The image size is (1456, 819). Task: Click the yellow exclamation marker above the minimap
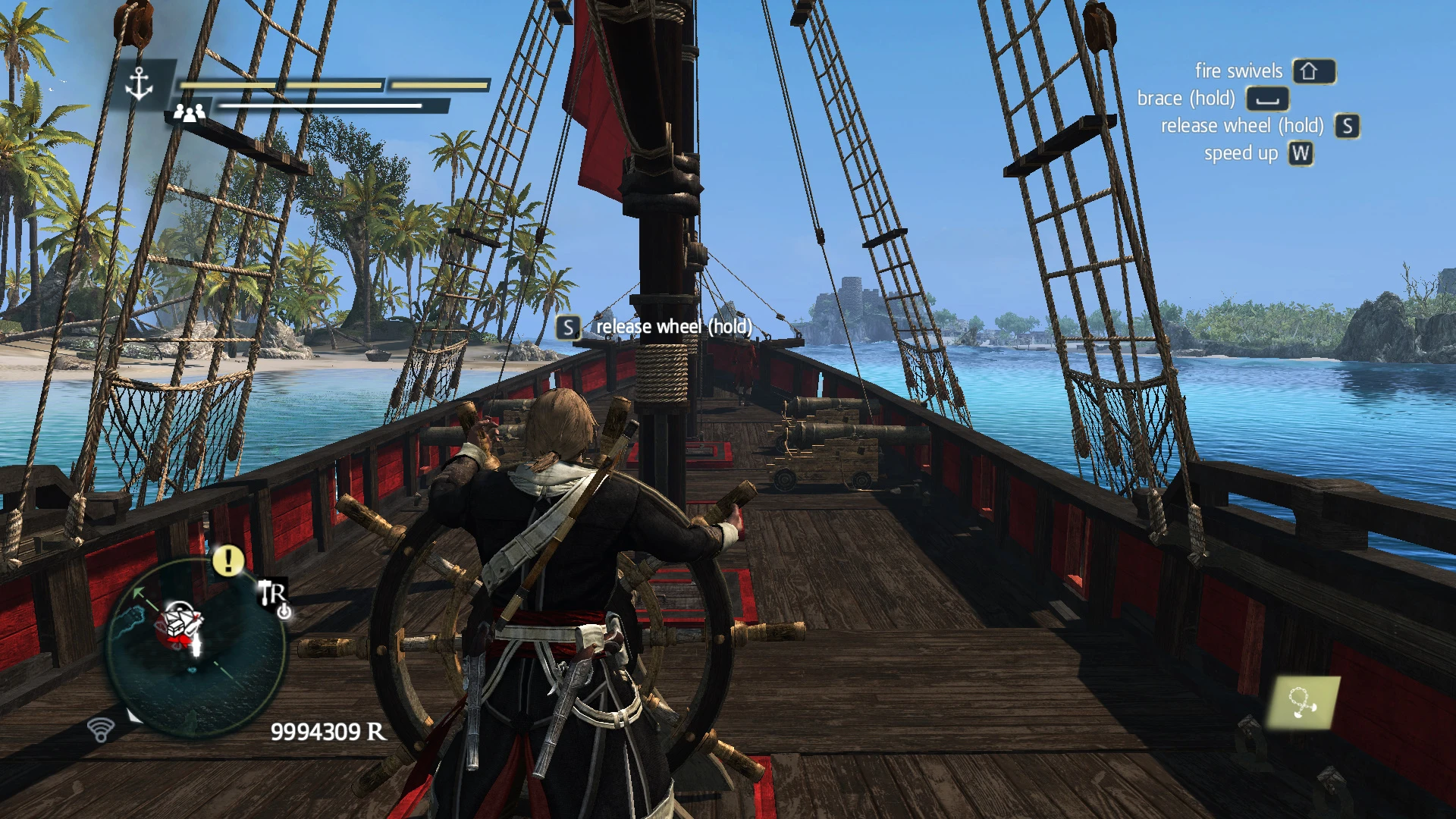coord(227,561)
